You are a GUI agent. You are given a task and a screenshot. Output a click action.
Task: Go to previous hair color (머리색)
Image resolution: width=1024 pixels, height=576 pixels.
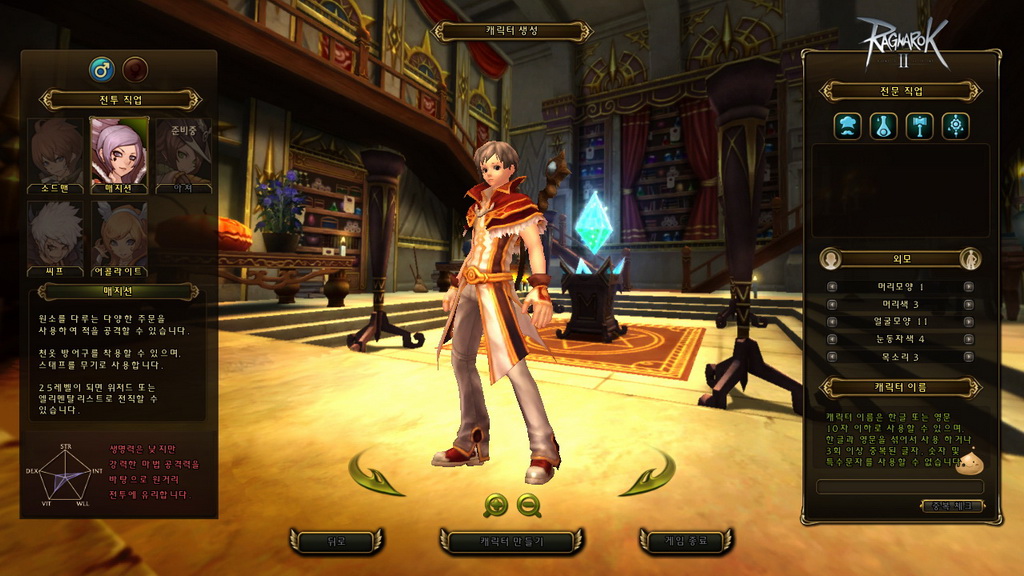(832, 304)
